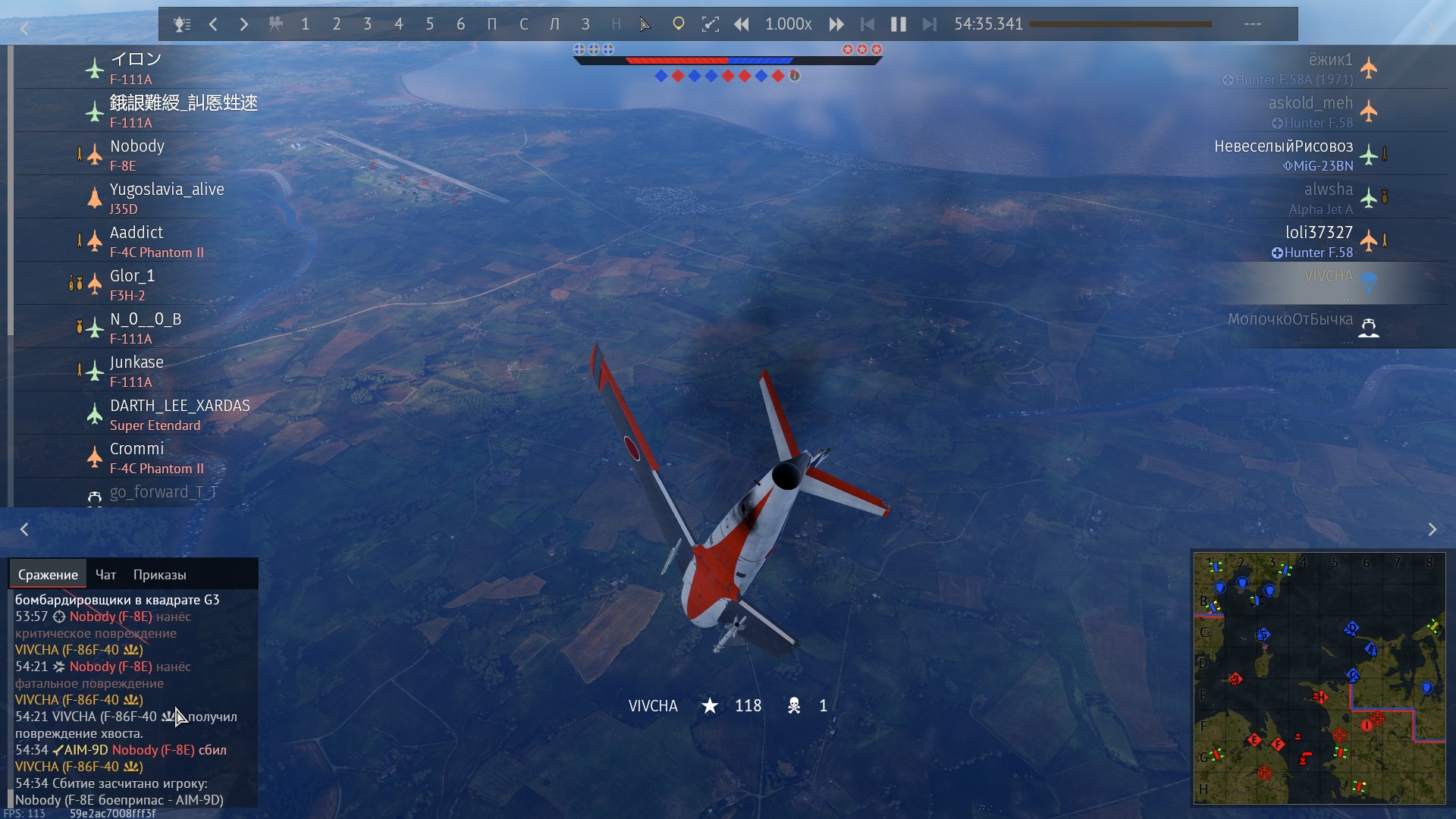The width and height of the screenshot is (1456, 819).
Task: Spectate player Nobody in the F-8E
Action: (x=137, y=155)
